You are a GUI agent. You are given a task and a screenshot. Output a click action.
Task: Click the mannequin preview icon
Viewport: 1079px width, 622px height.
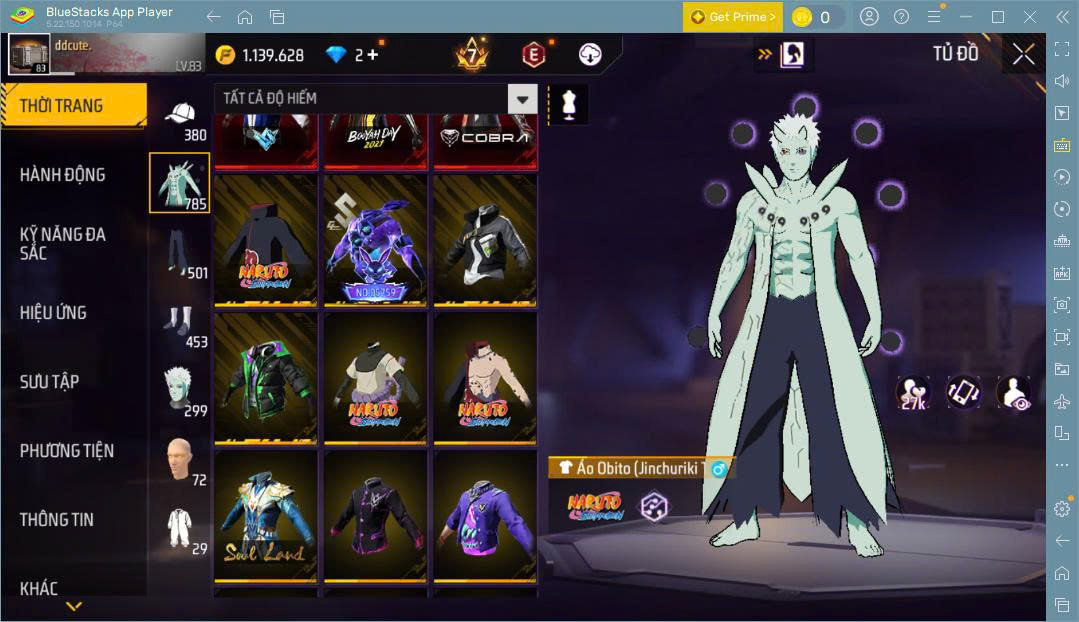571,105
